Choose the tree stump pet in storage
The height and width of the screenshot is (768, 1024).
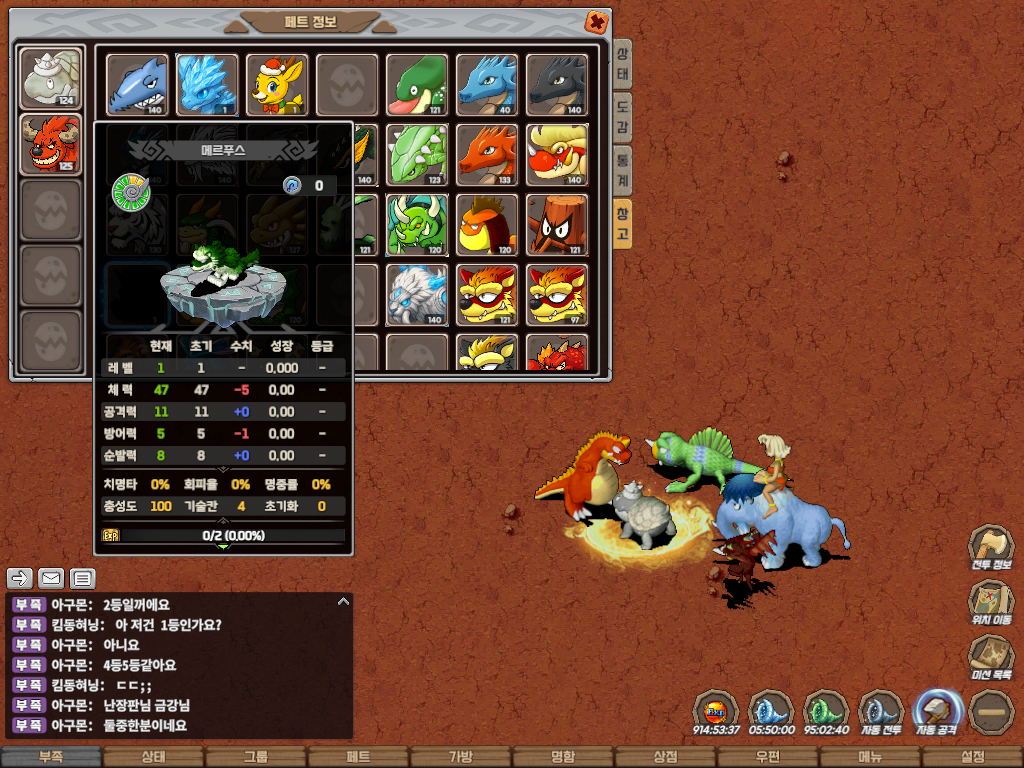click(557, 224)
